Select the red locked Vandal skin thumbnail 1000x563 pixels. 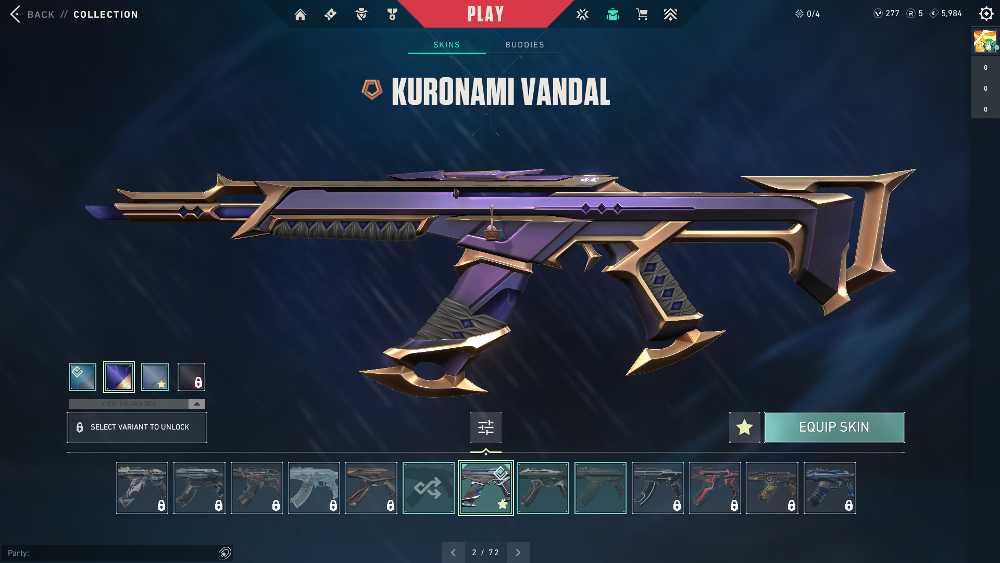tap(715, 488)
